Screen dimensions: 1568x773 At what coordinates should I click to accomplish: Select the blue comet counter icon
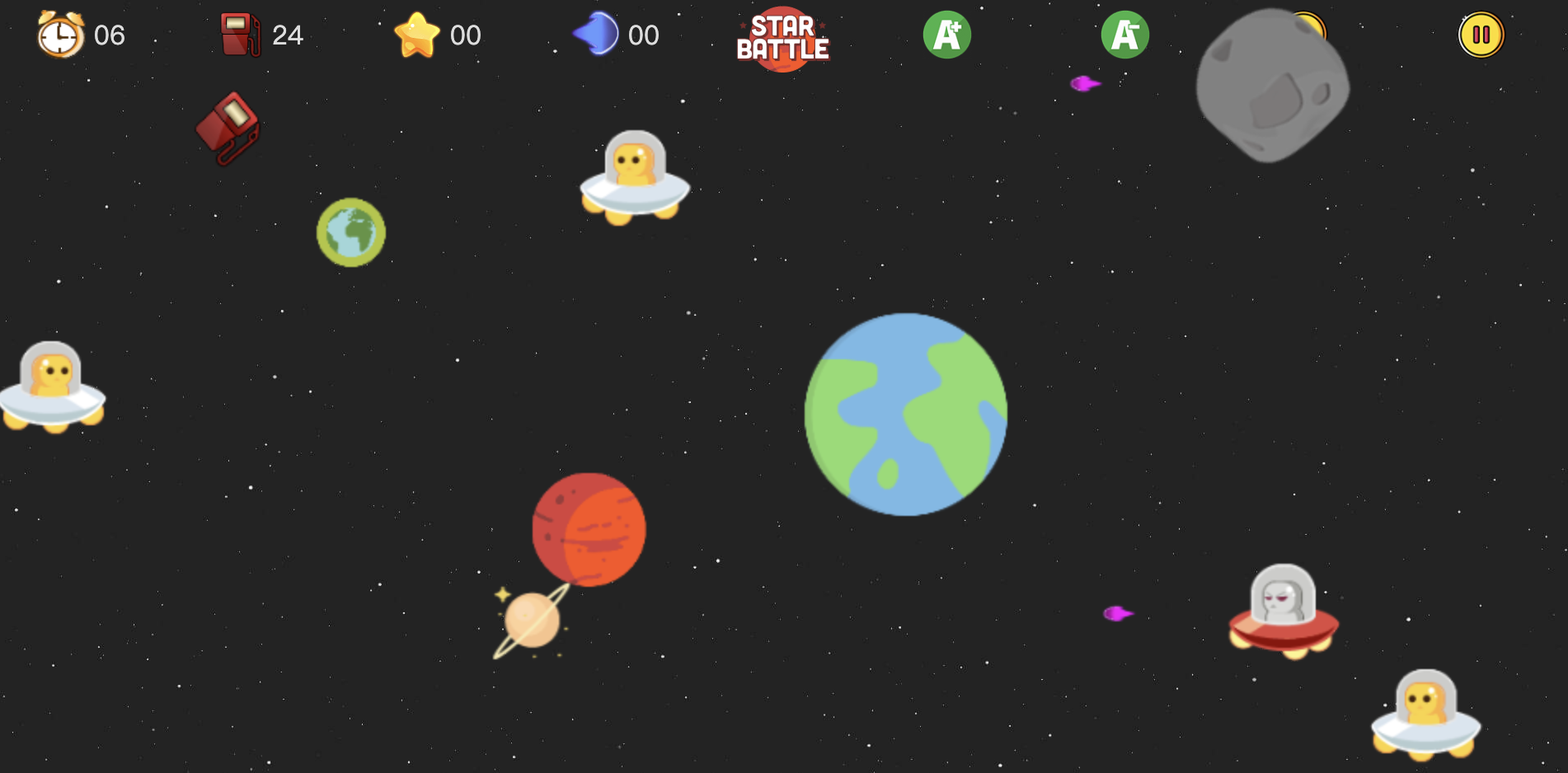click(x=595, y=34)
